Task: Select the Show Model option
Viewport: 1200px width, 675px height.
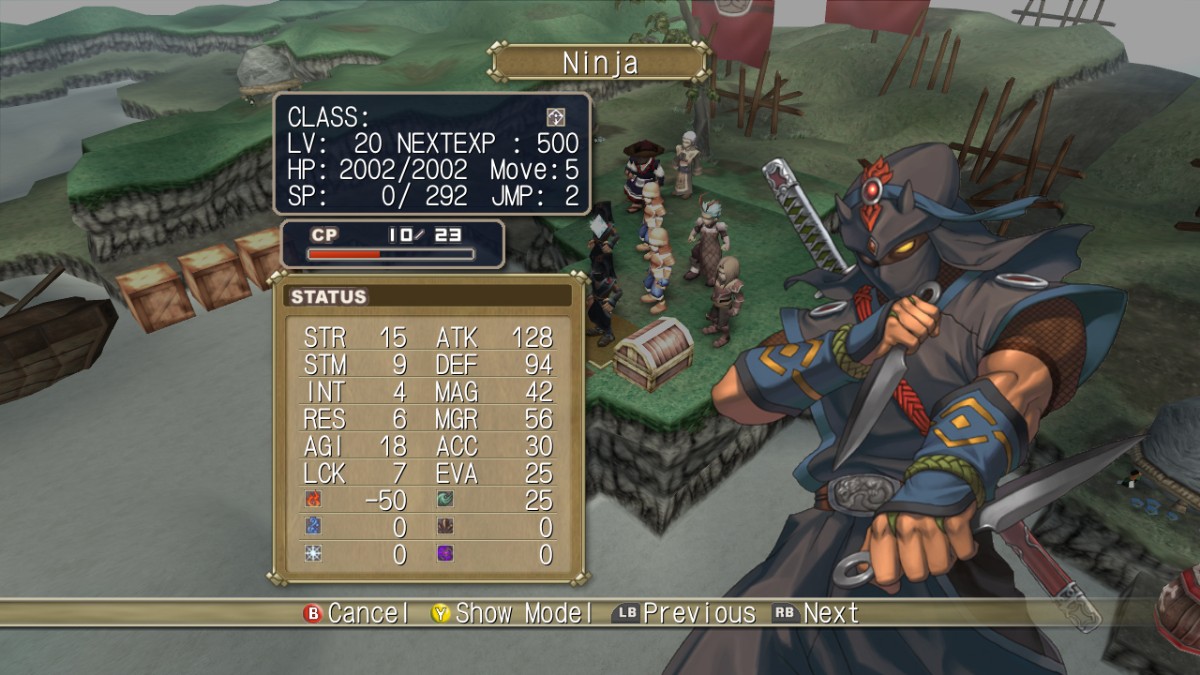Action: [x=512, y=613]
